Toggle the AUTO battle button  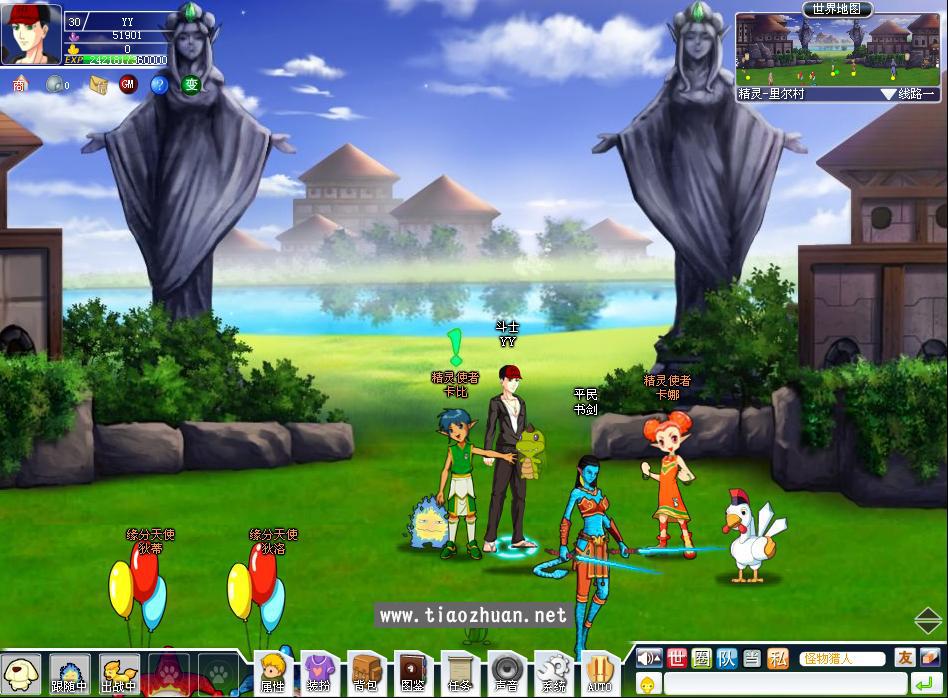tap(598, 672)
